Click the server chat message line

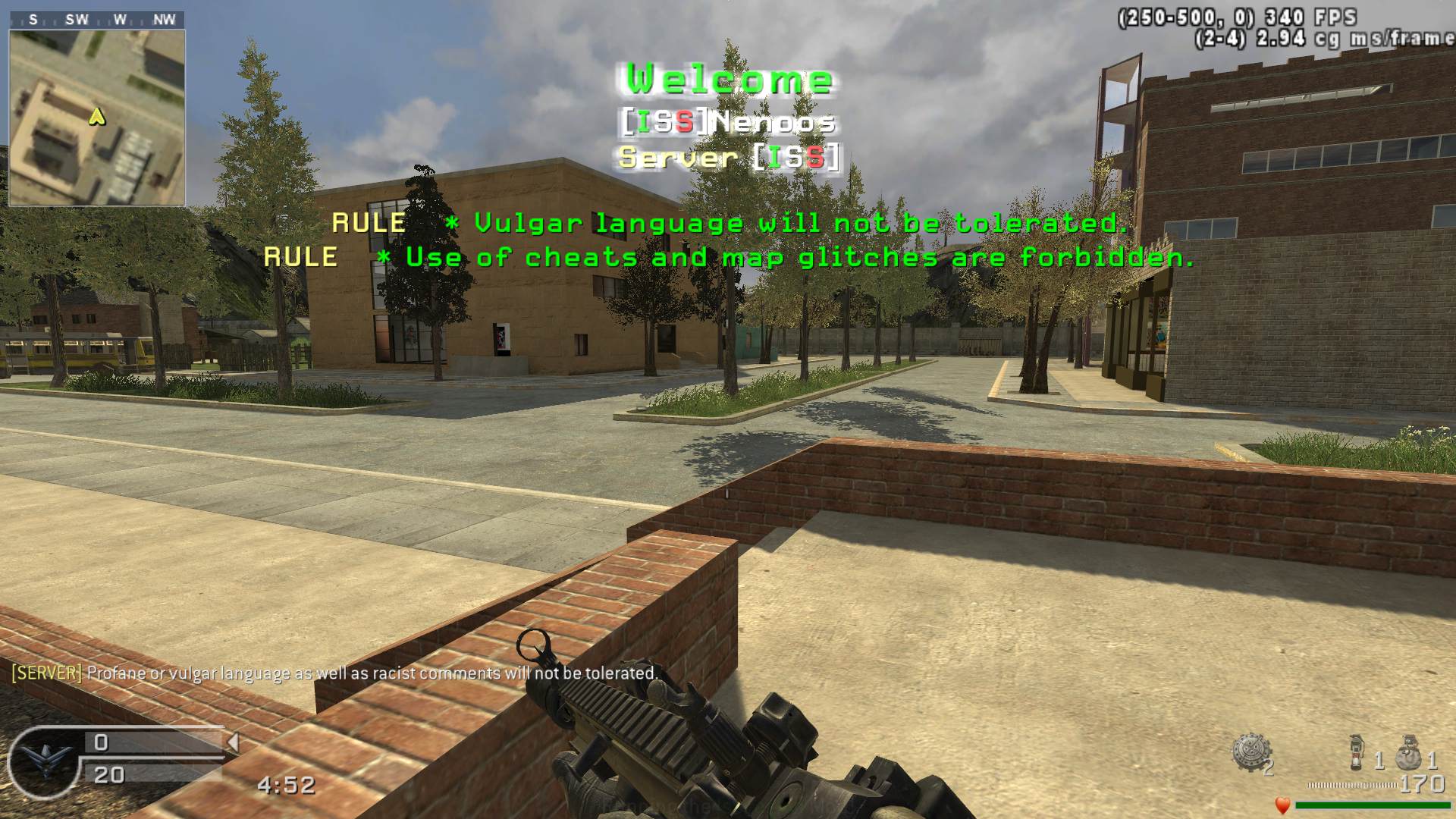click(334, 673)
